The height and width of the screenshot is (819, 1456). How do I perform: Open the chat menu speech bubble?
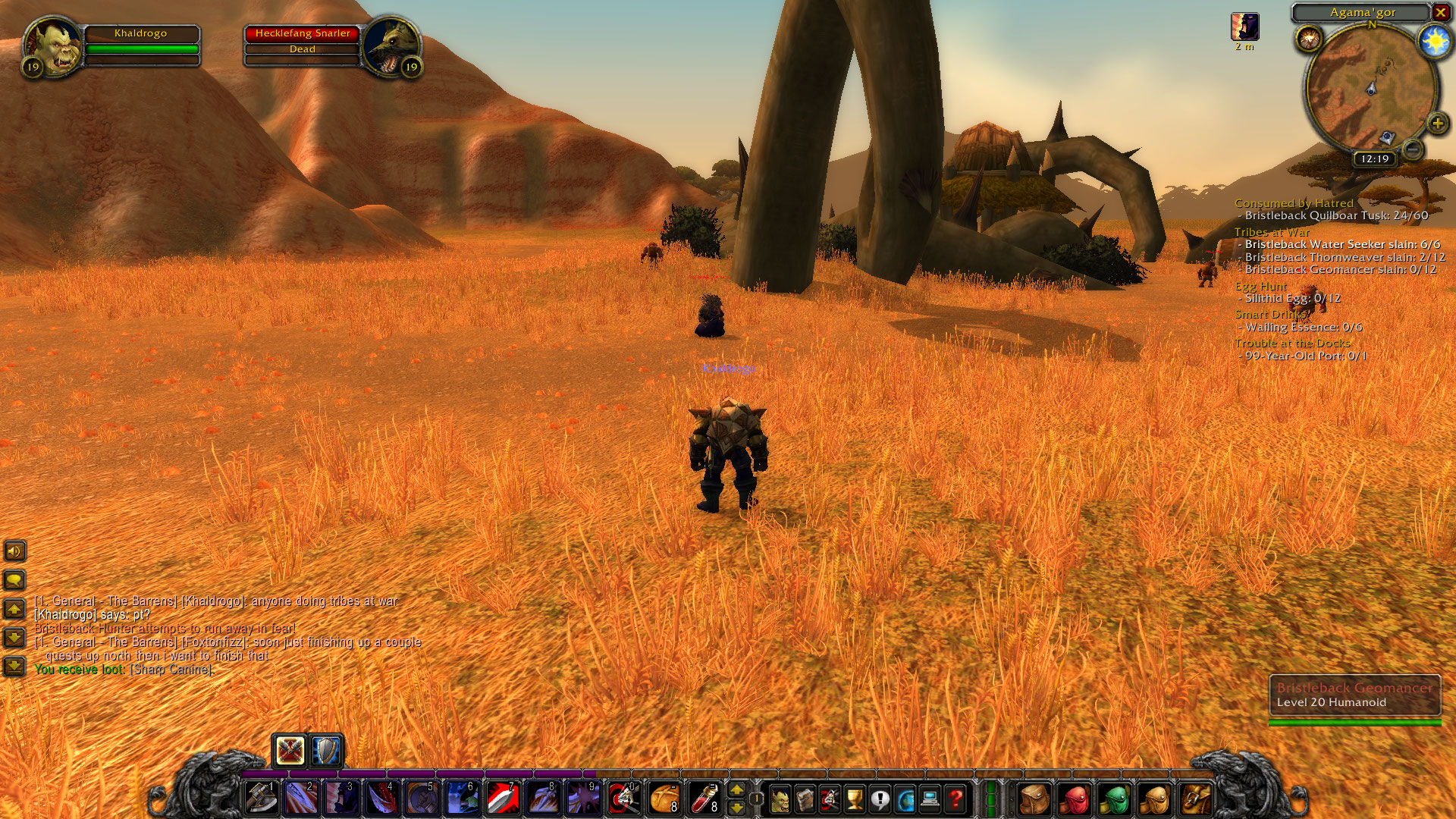pyautogui.click(x=15, y=579)
